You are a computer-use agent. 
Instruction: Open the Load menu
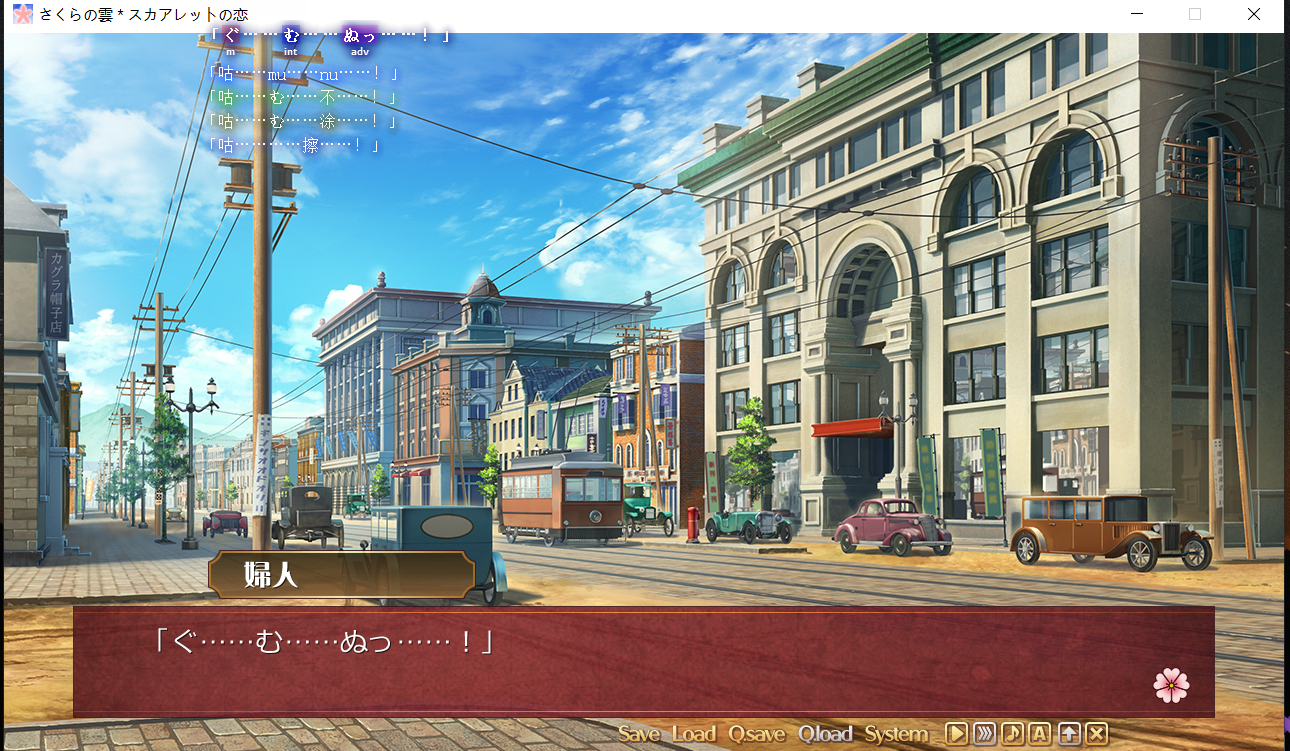click(x=693, y=734)
